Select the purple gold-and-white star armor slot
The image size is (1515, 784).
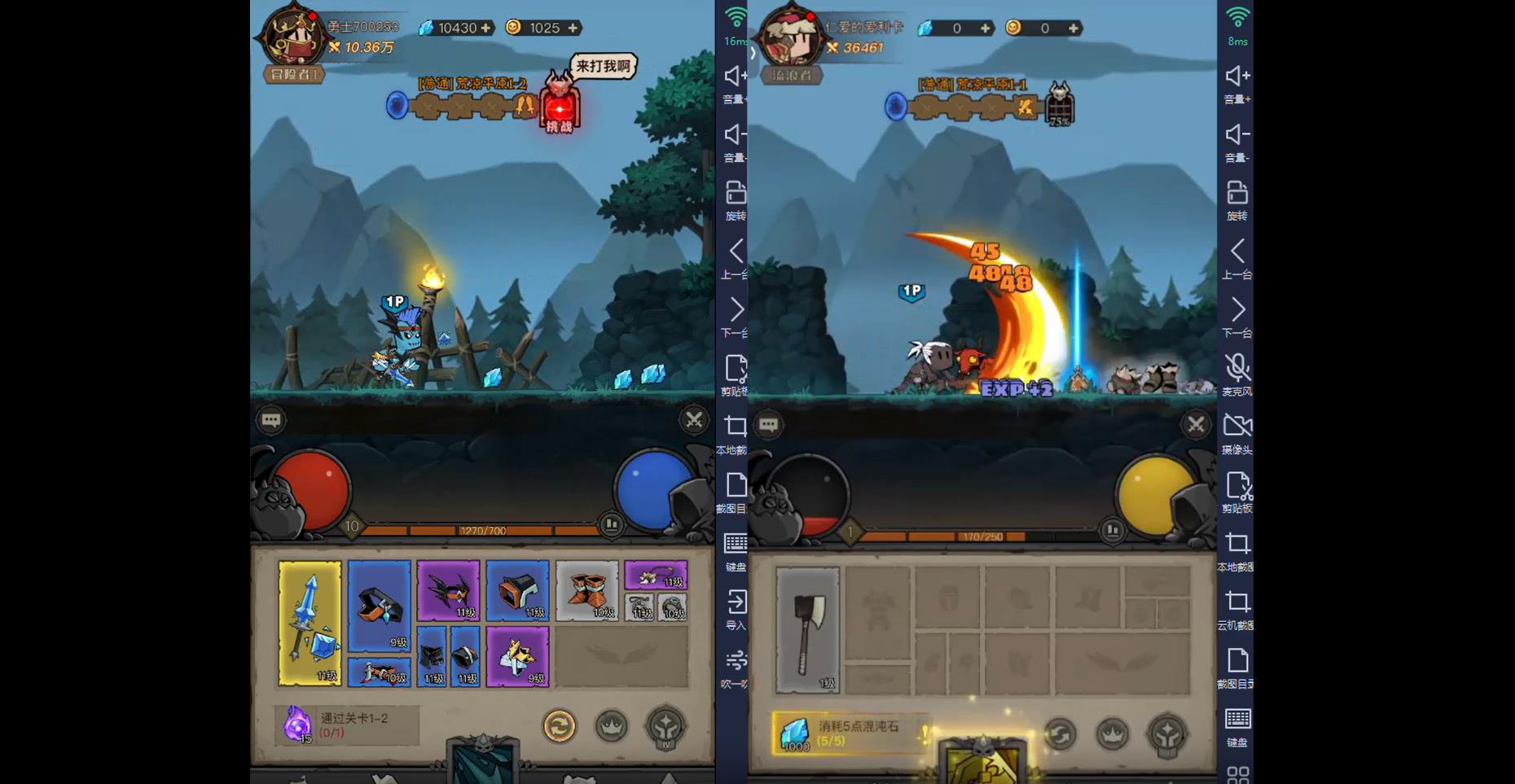pos(517,656)
